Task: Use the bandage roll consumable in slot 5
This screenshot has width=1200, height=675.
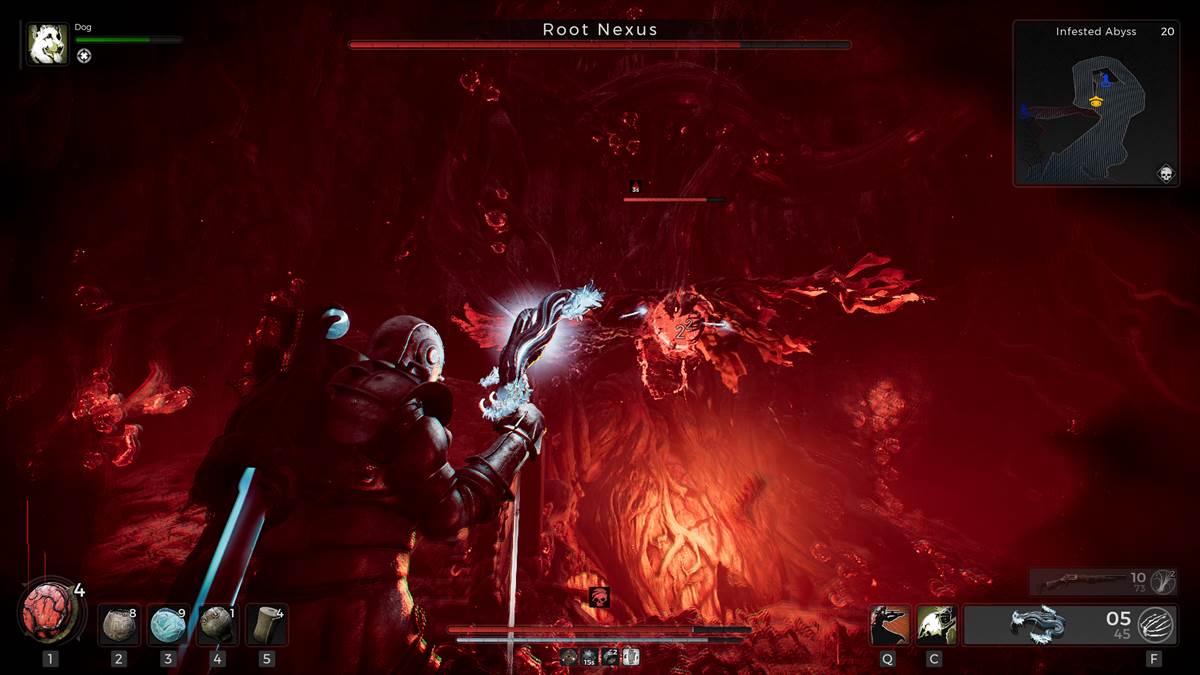Action: [x=266, y=625]
